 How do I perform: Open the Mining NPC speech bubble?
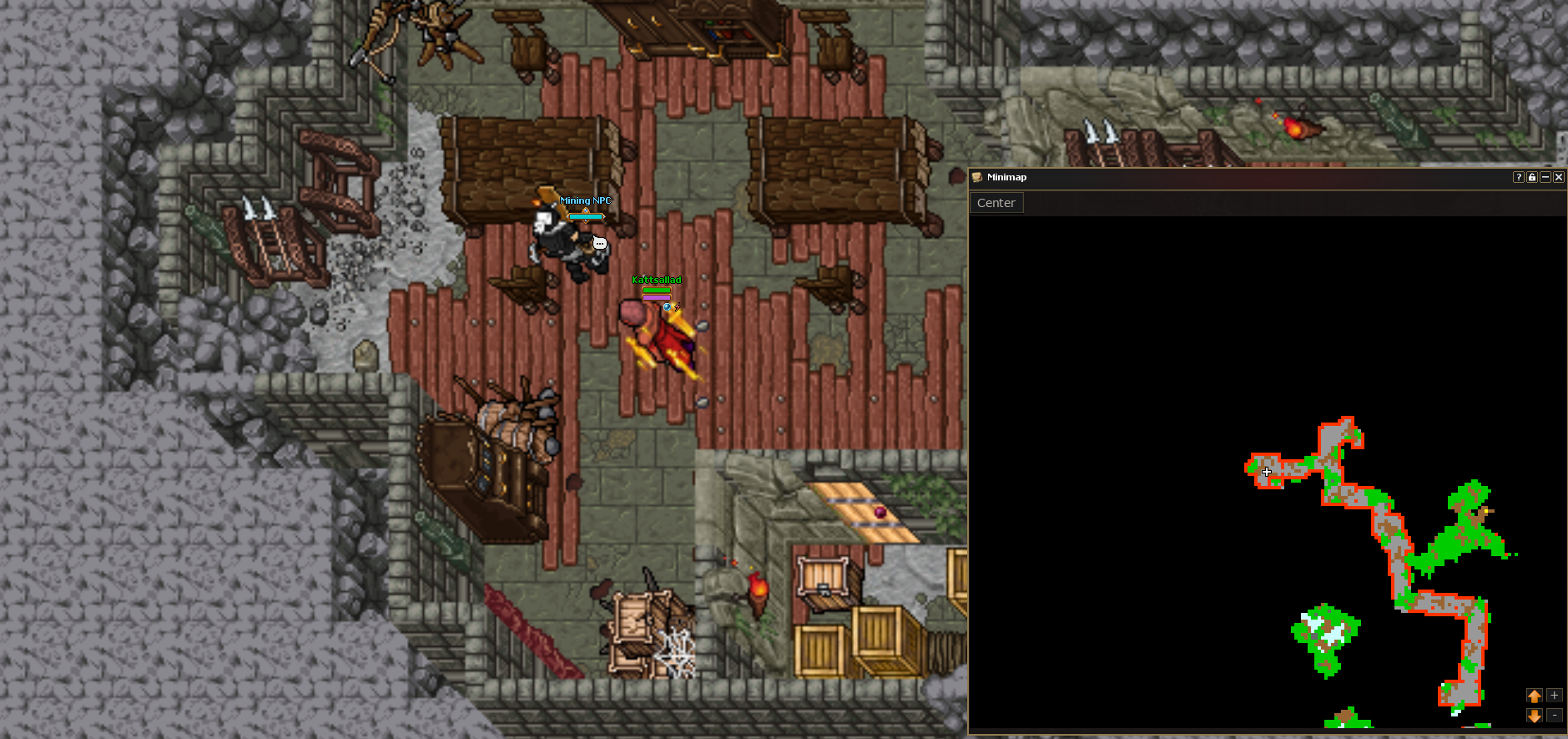599,243
